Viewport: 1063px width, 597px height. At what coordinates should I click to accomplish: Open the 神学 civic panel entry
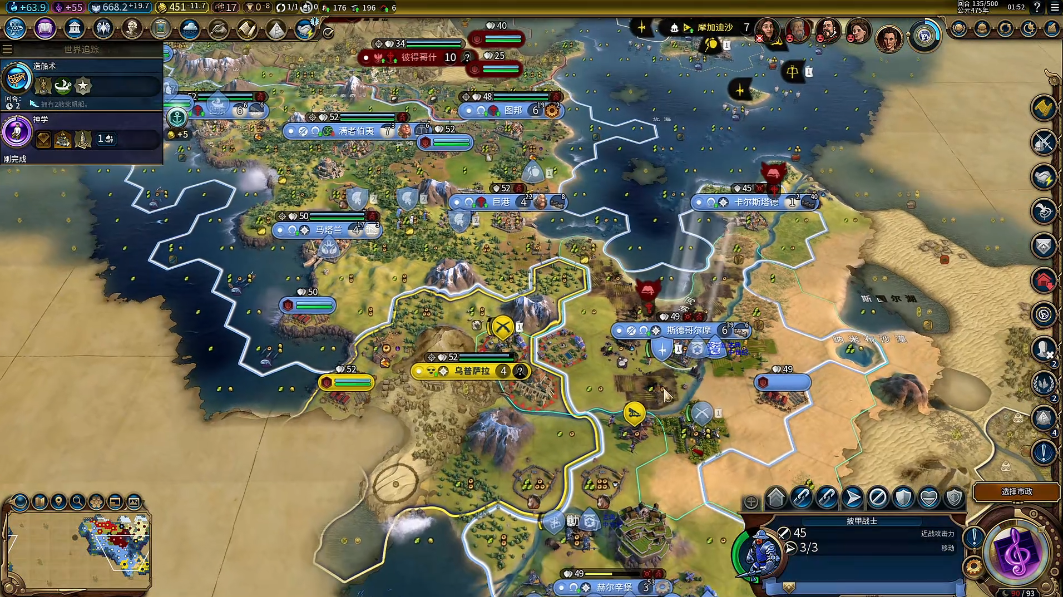click(80, 132)
